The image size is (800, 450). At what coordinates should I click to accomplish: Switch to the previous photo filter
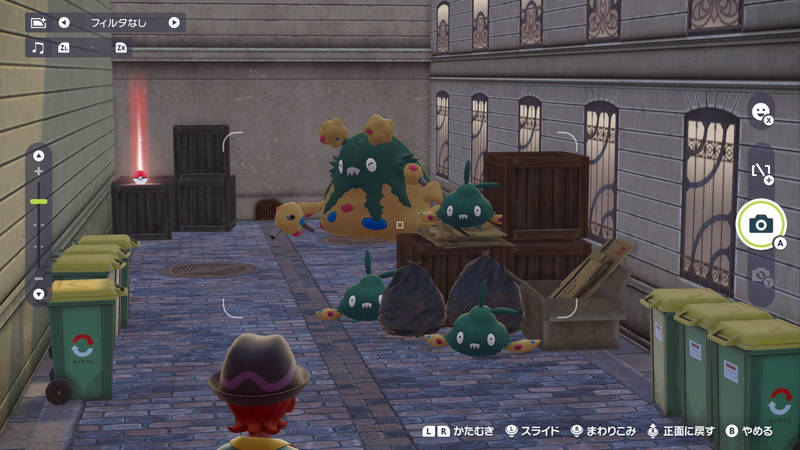(x=64, y=22)
